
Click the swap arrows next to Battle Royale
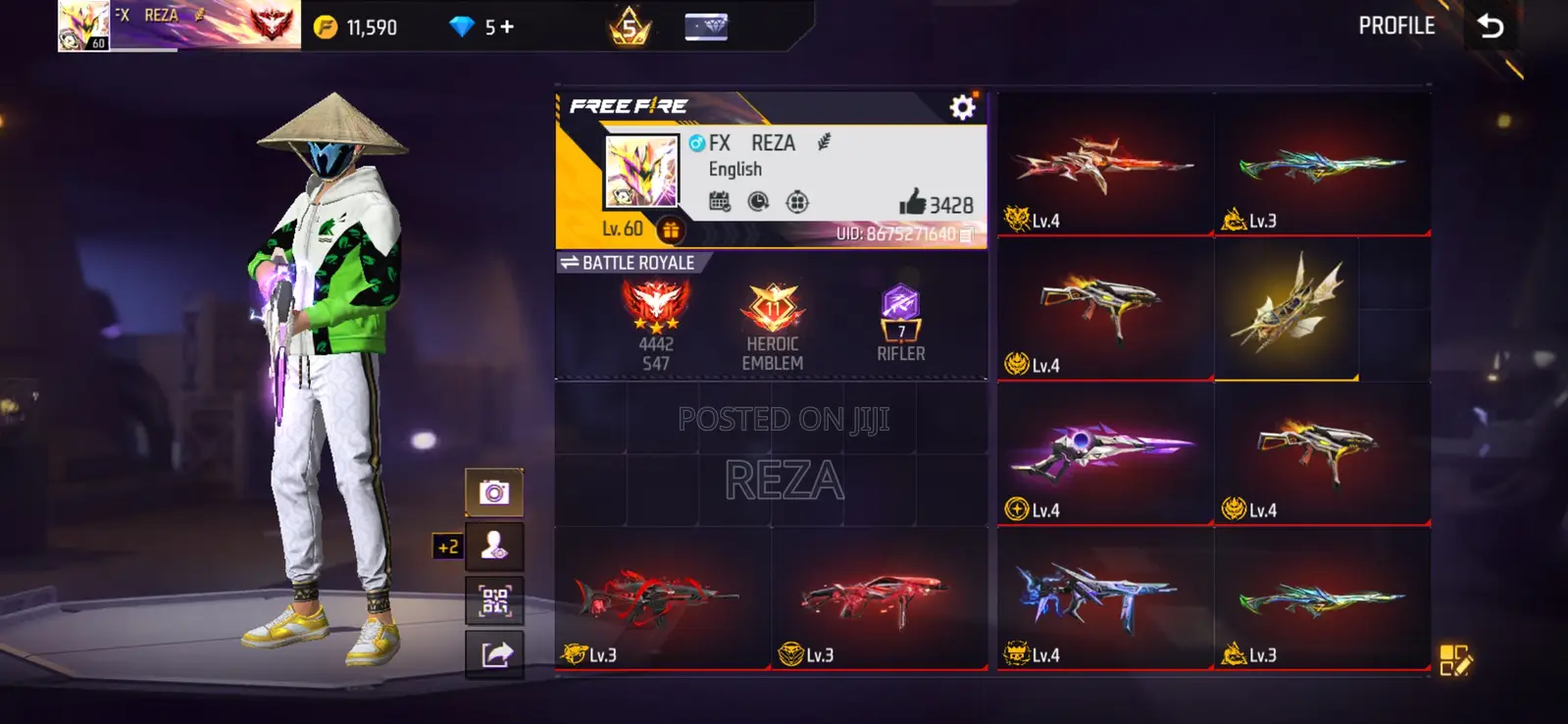572,262
